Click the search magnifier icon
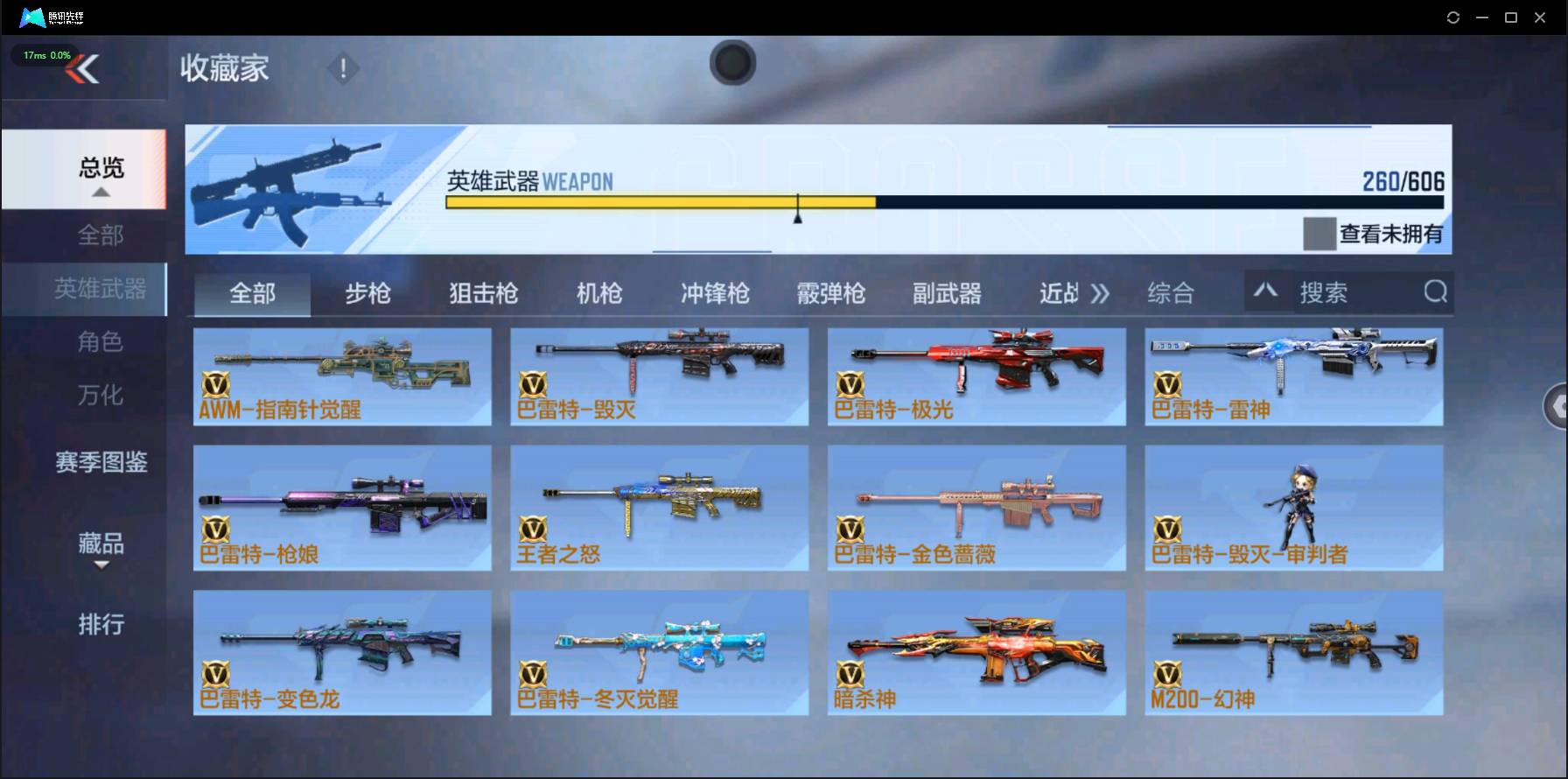 point(1433,292)
